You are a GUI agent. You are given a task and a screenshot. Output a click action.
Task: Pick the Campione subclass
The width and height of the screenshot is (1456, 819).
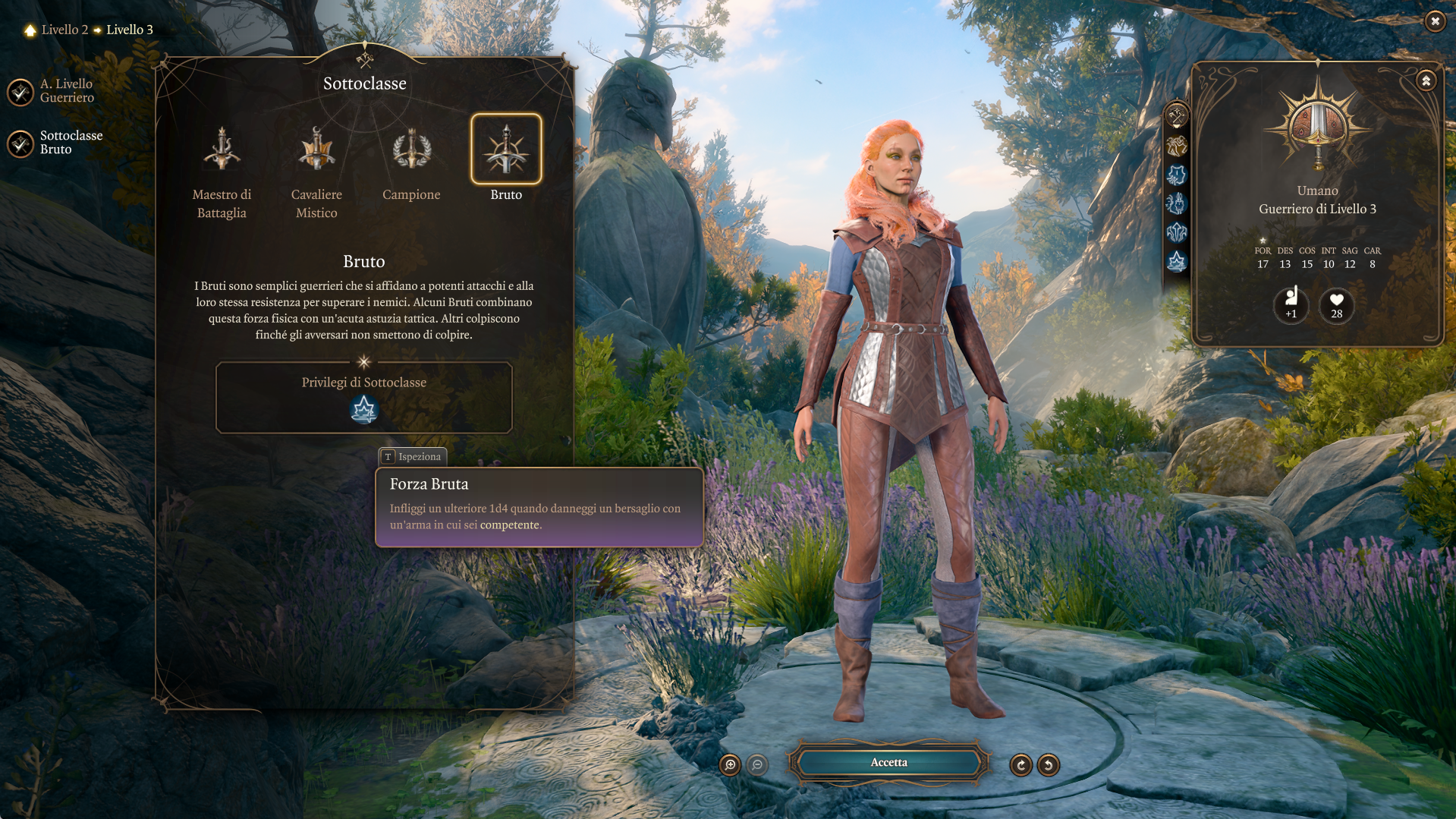411,150
